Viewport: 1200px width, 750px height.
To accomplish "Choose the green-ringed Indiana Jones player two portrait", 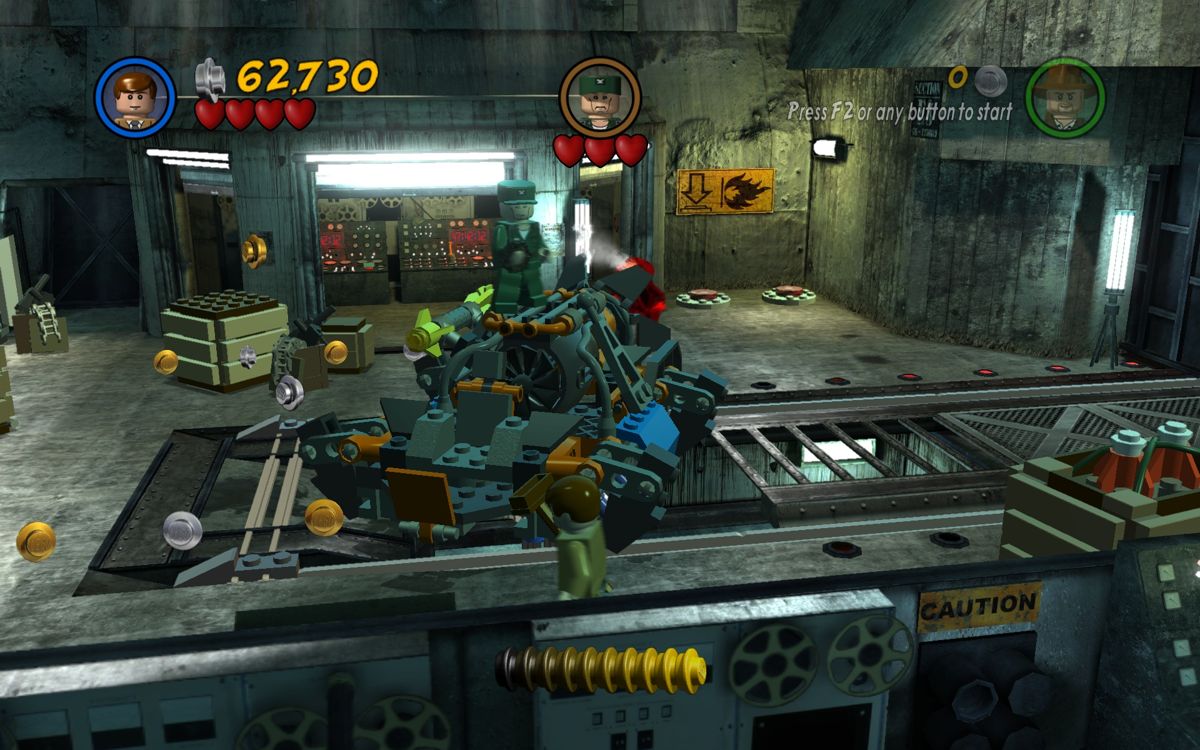I will (x=1065, y=97).
